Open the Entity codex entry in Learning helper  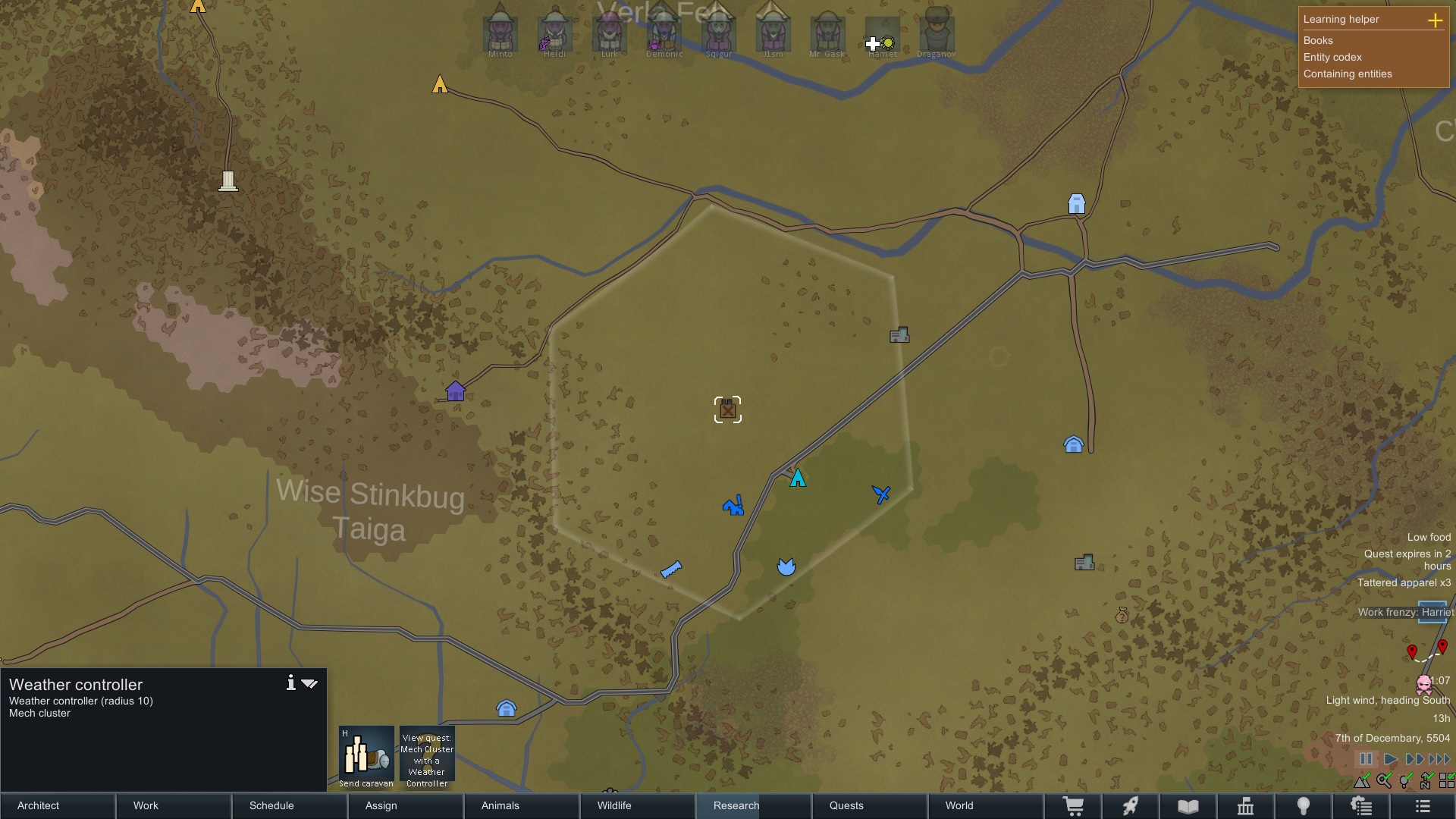1332,57
